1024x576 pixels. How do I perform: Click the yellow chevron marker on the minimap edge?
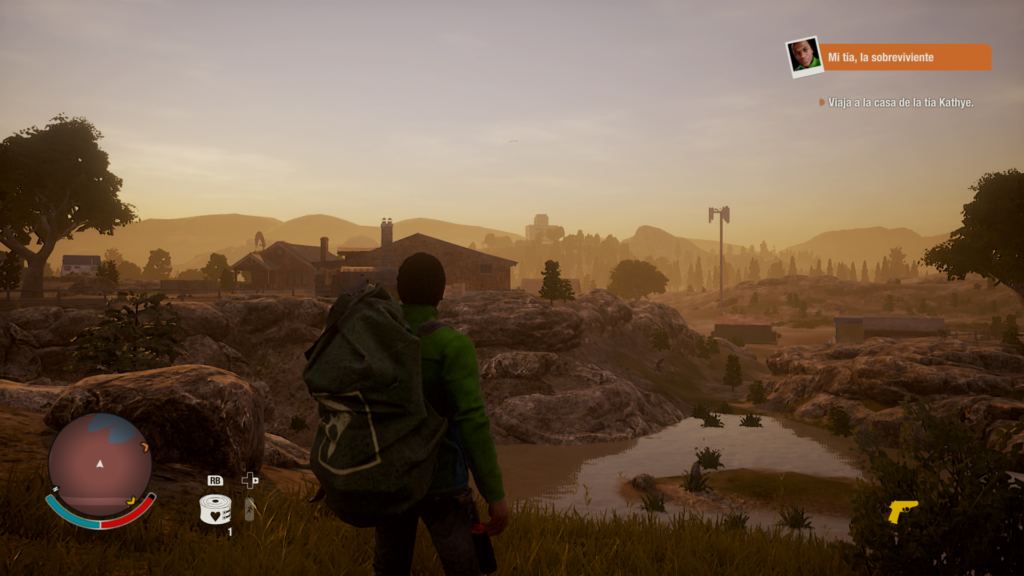point(133,500)
